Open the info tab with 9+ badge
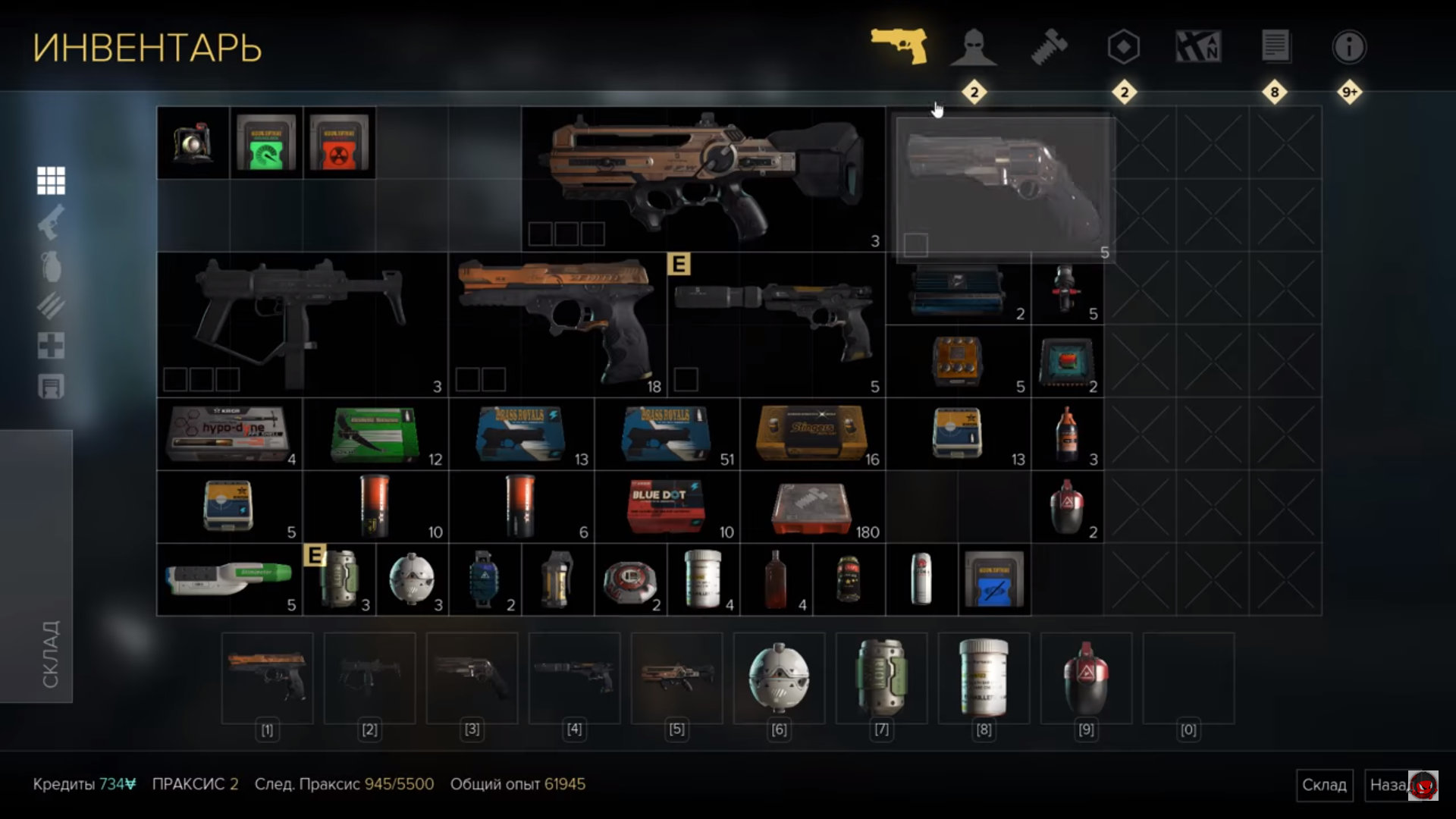 (x=1349, y=47)
